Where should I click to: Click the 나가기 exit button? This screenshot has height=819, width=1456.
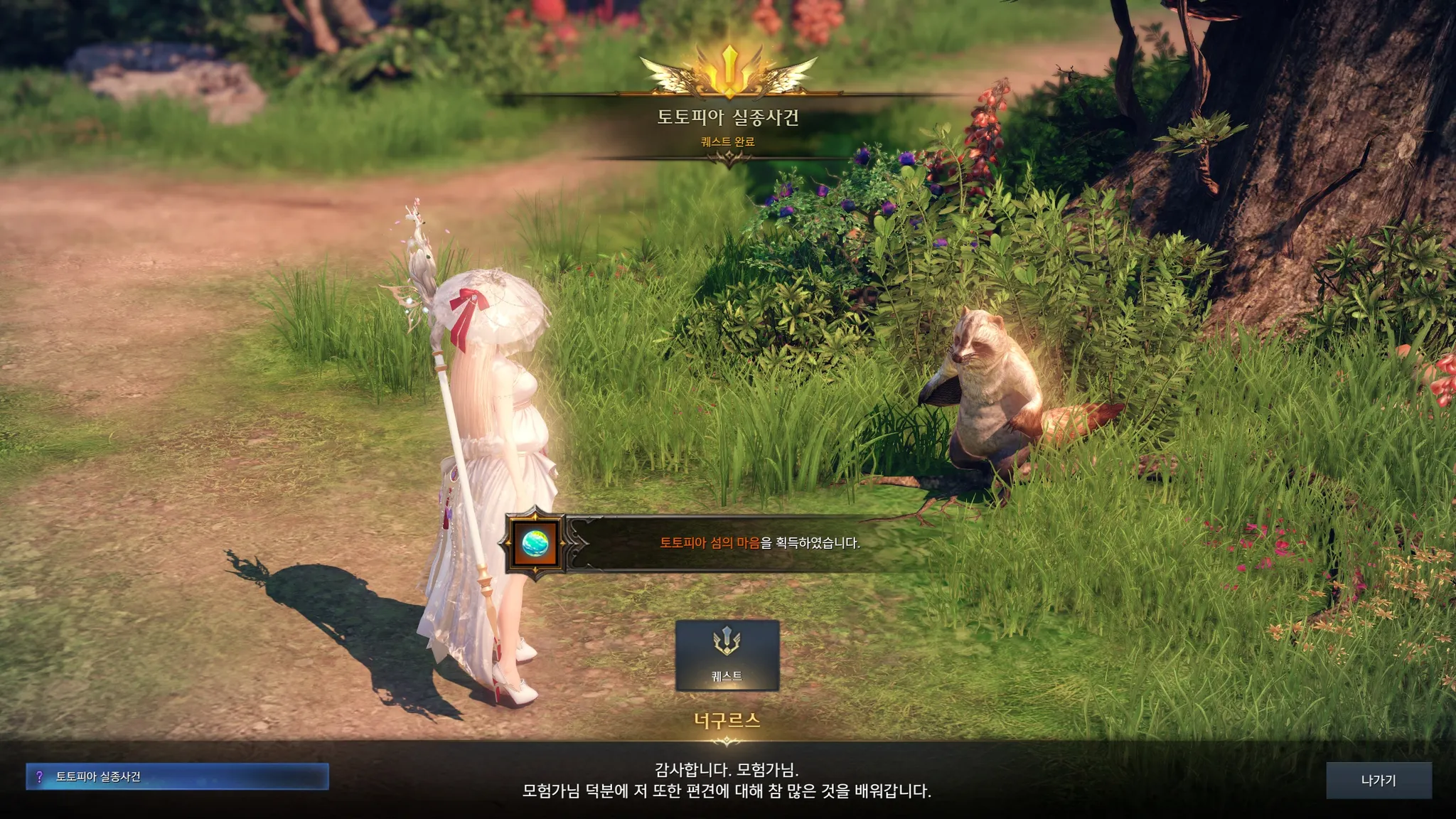tap(1378, 780)
